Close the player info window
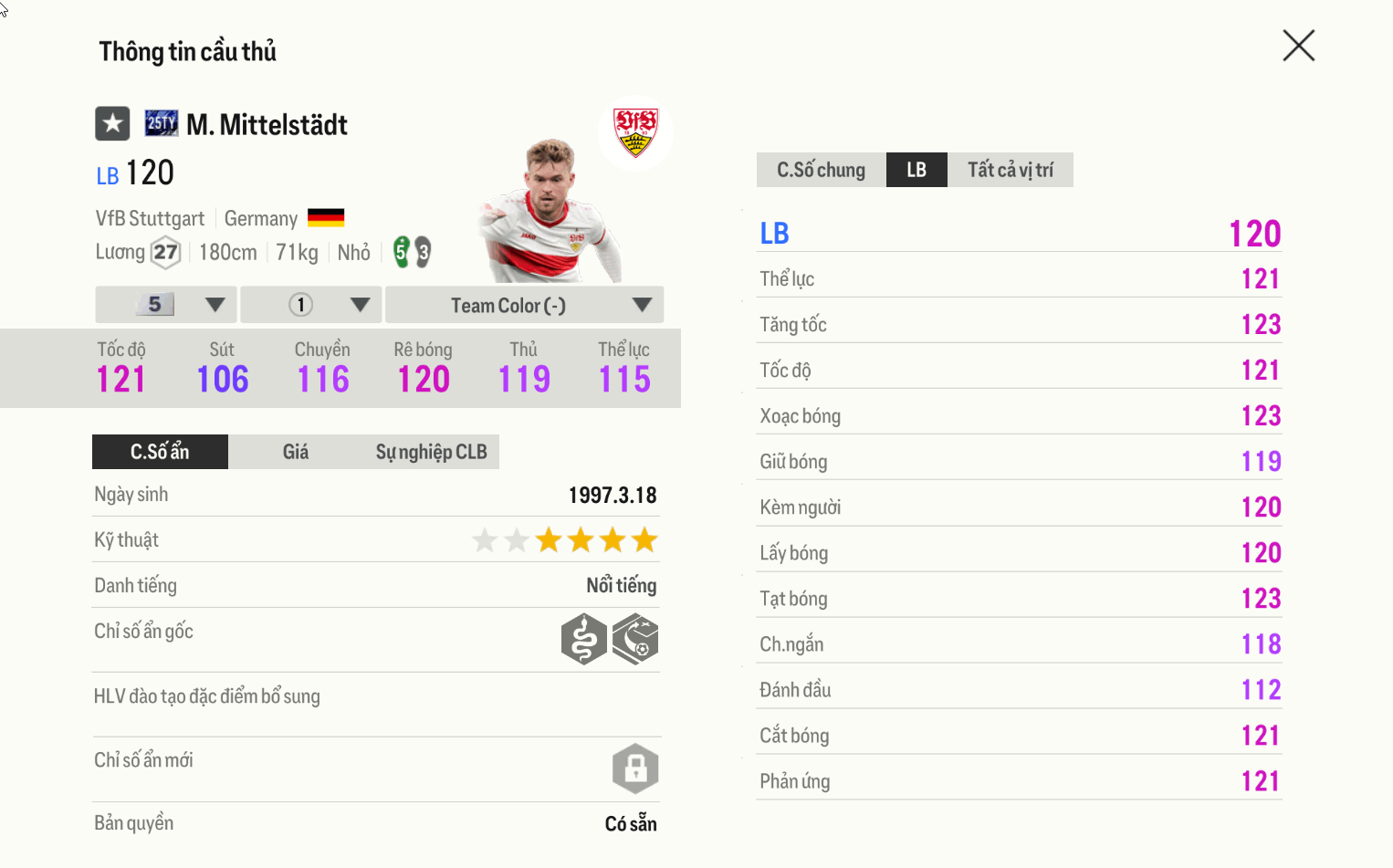Viewport: 1393px width, 868px height. [x=1298, y=46]
